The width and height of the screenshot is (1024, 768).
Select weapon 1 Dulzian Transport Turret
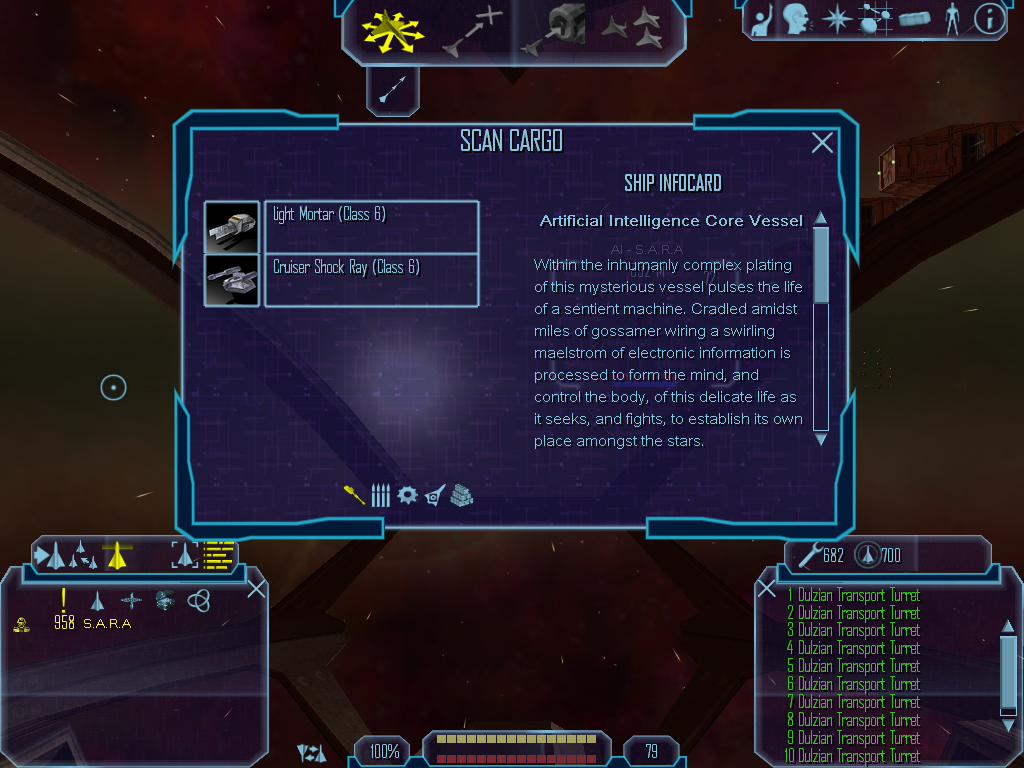pyautogui.click(x=853, y=596)
